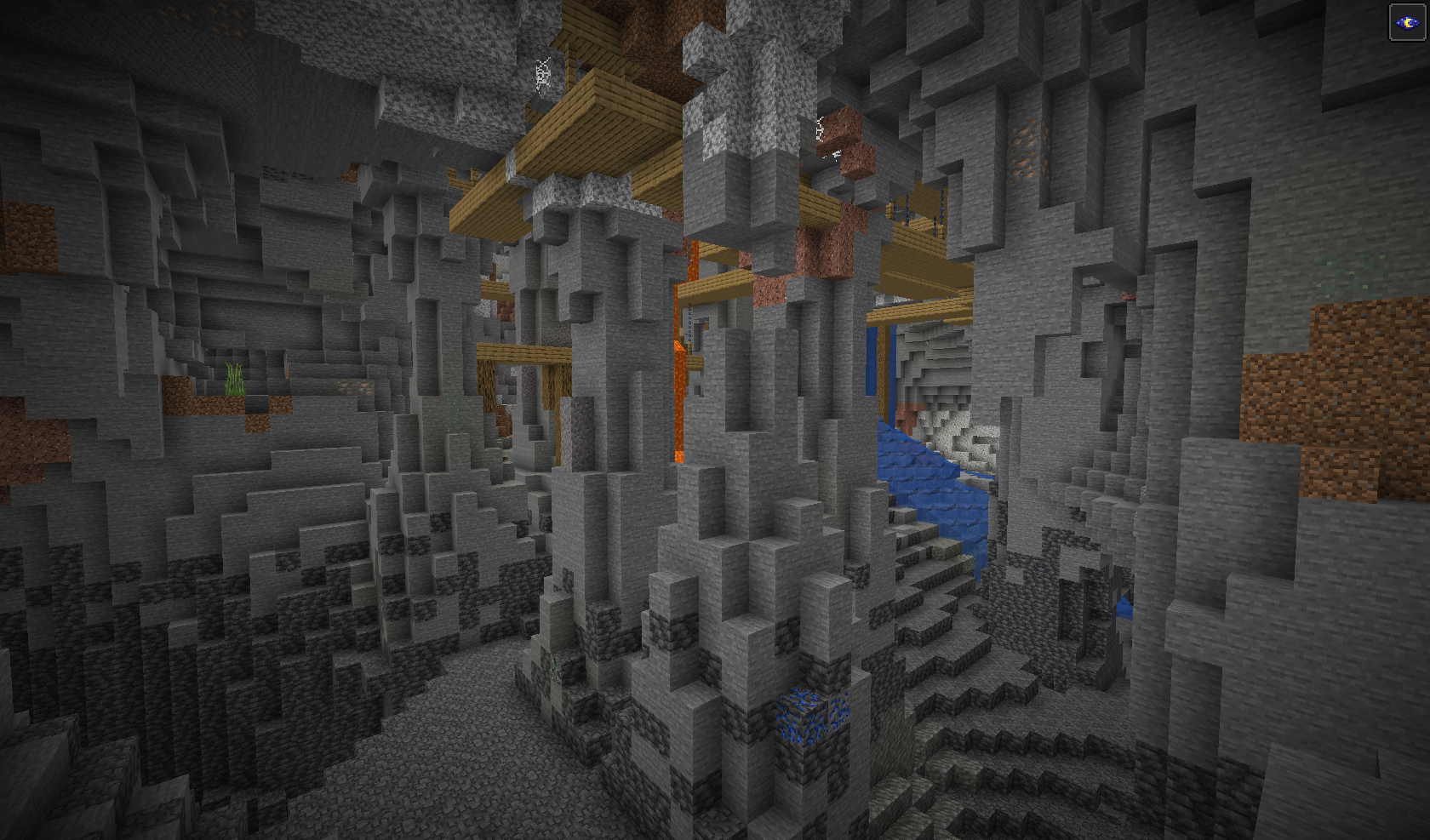Viewport: 1430px width, 840px height.
Task: Click the Night Vision status effect icon
Action: coord(1406,22)
